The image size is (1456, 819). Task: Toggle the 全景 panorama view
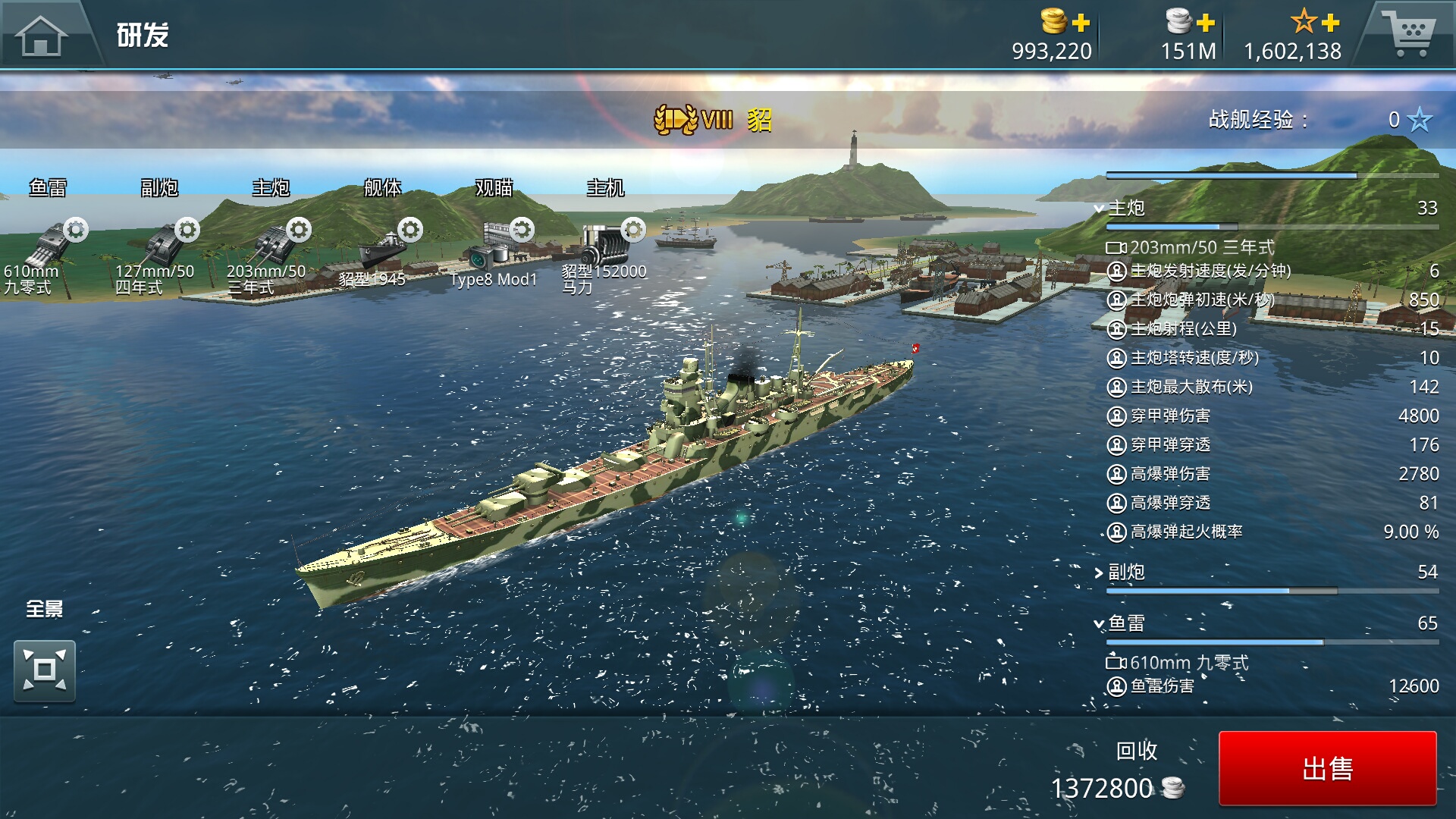pos(45,670)
